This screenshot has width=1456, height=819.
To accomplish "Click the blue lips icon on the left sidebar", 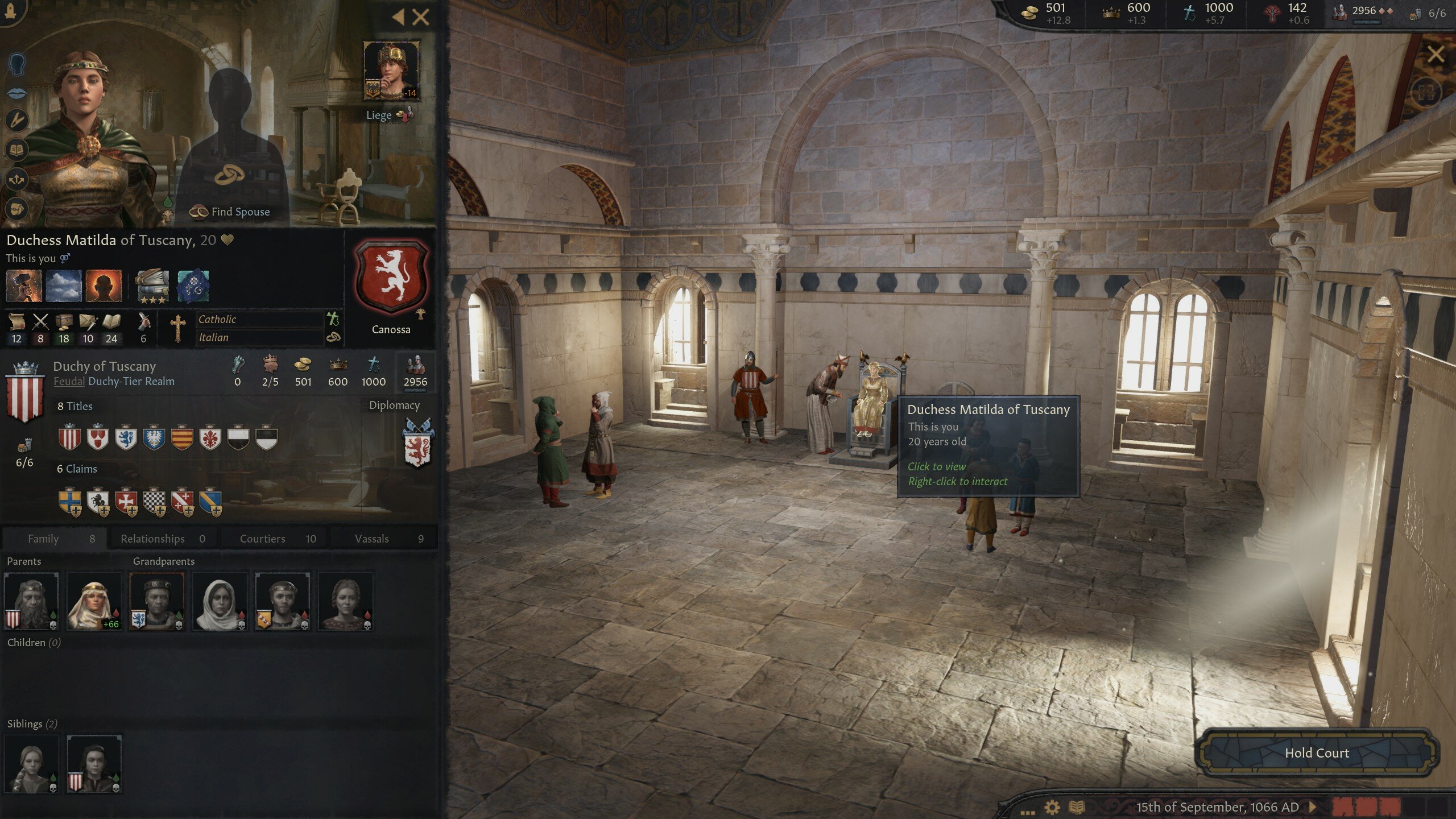I will [x=16, y=93].
